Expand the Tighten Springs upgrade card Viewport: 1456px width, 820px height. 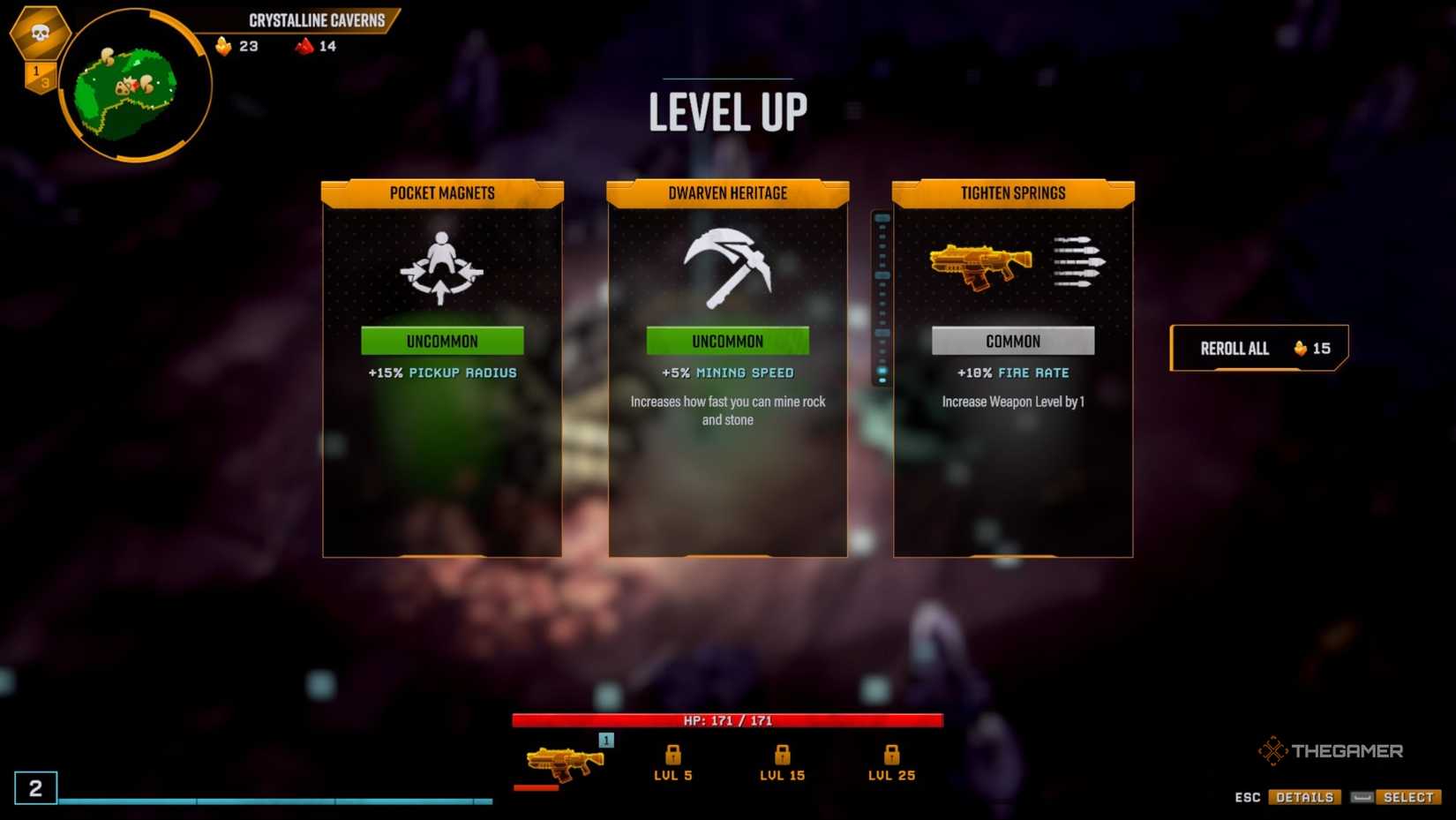[x=1012, y=371]
